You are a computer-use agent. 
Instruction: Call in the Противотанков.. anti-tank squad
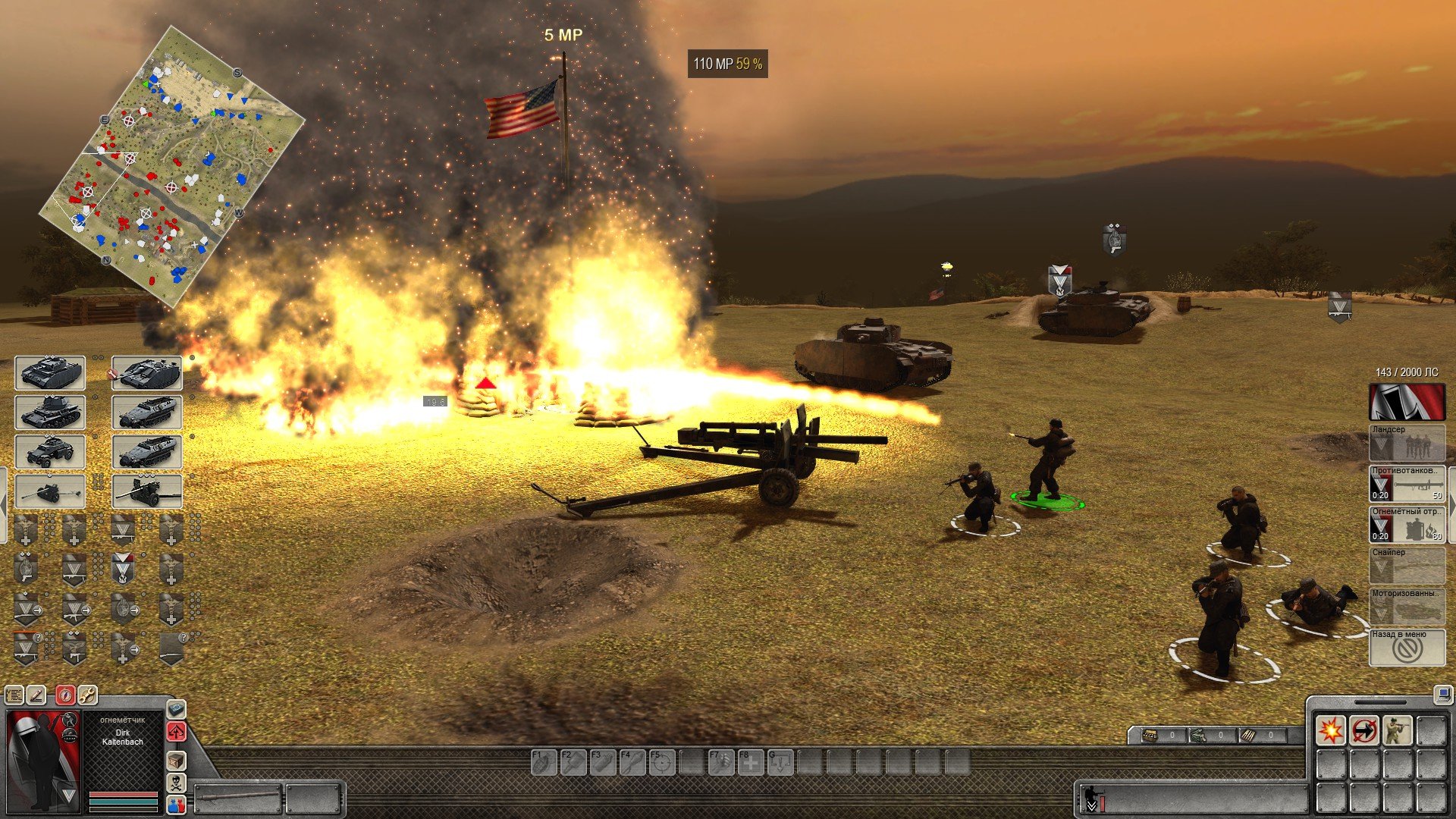tap(1407, 485)
